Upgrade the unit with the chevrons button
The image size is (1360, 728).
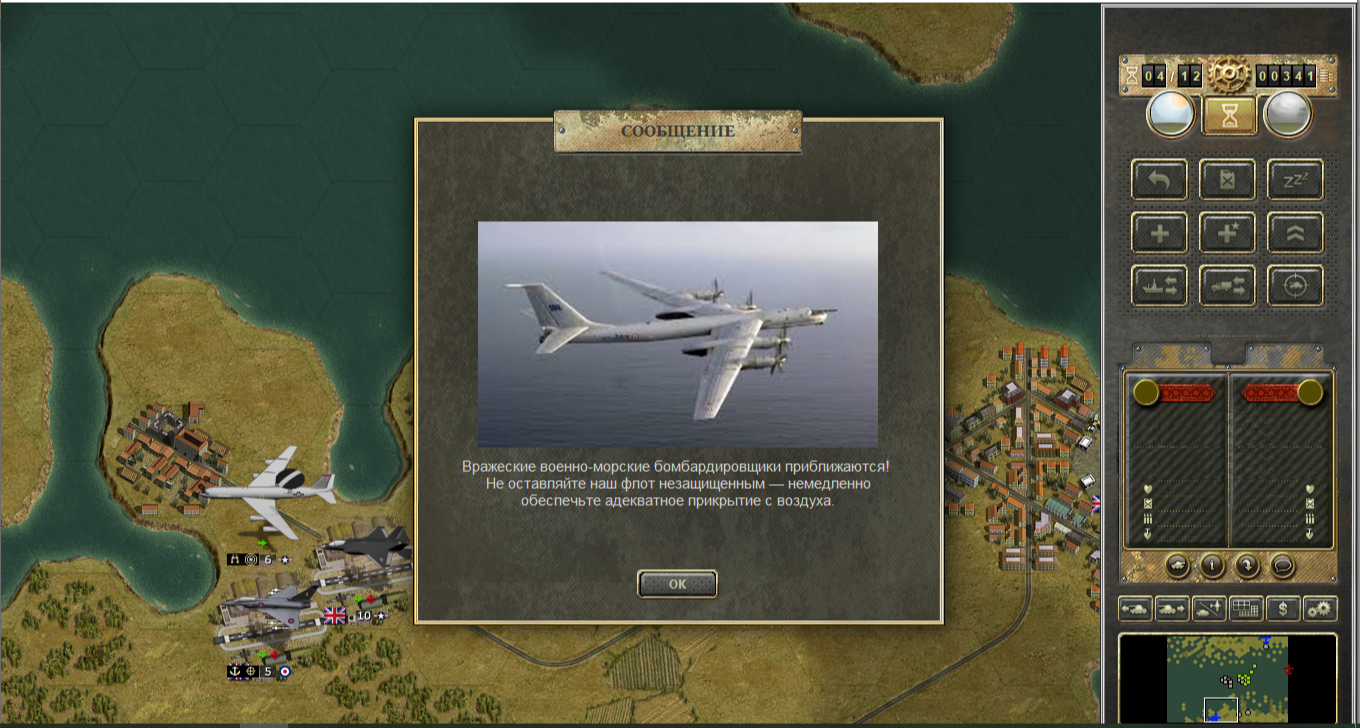coord(1296,233)
